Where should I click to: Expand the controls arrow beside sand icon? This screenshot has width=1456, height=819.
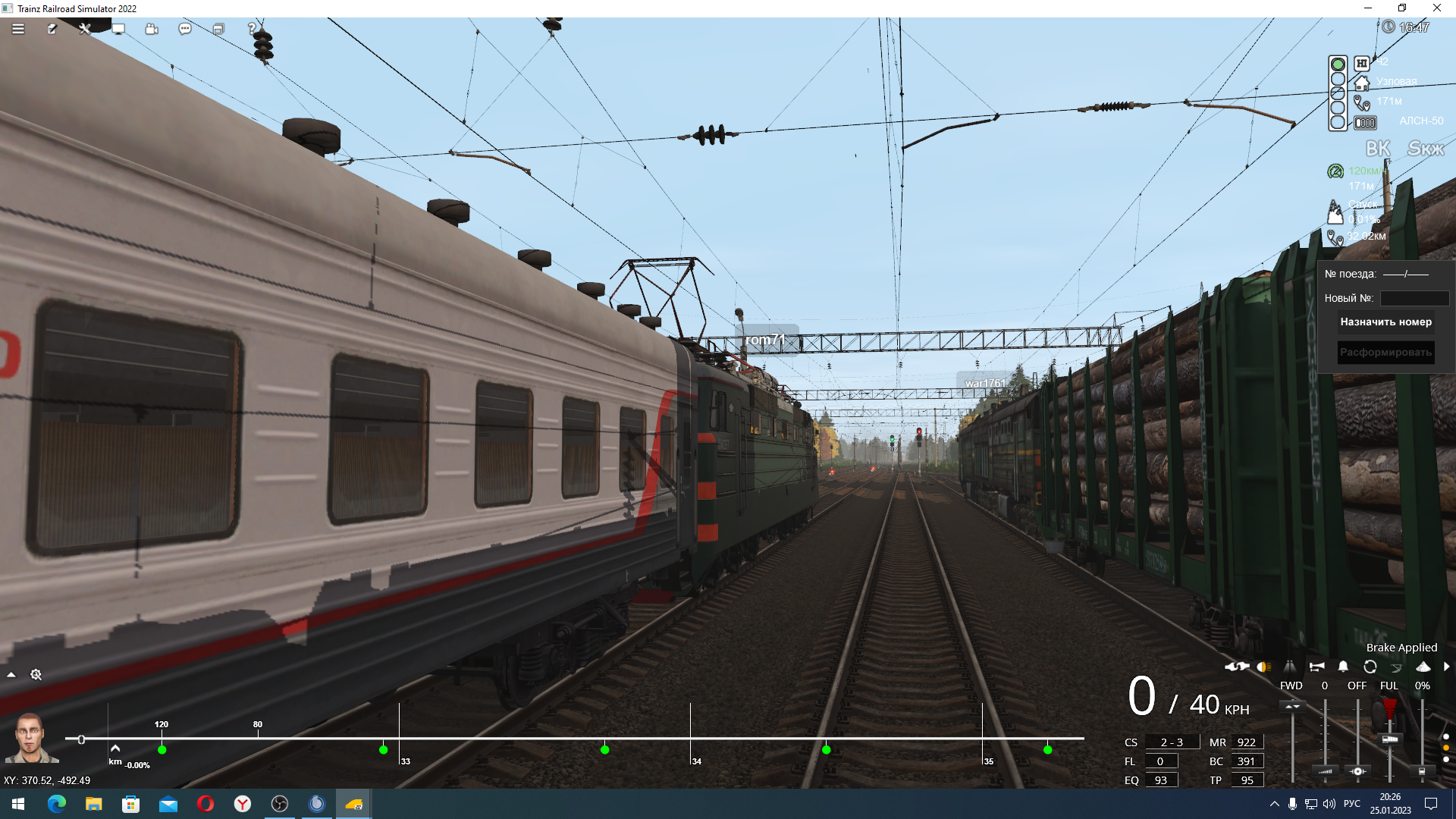(1446, 667)
